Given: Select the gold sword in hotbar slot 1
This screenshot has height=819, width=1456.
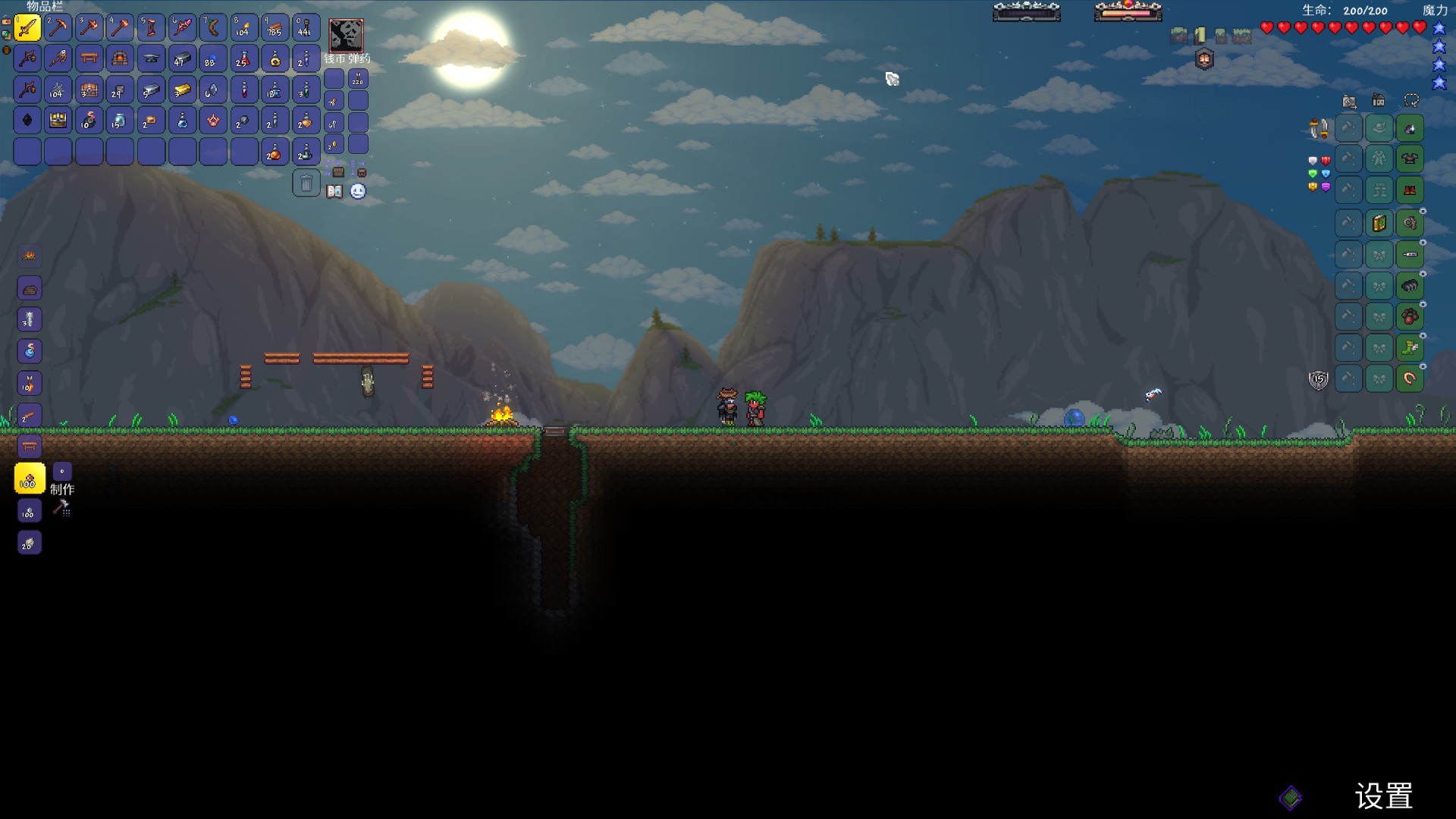Looking at the screenshot, I should tap(27, 28).
